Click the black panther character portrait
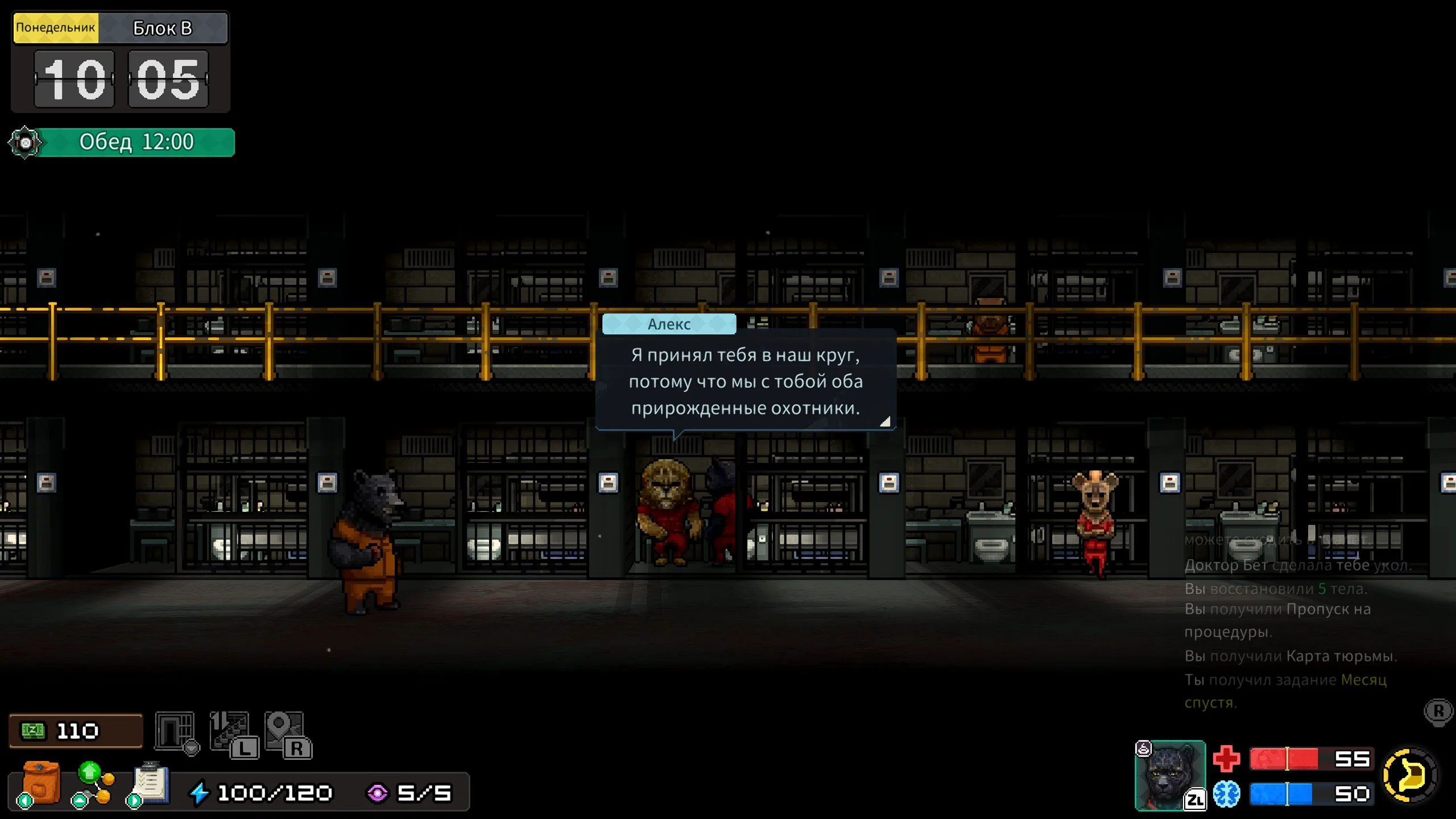 point(1169,775)
